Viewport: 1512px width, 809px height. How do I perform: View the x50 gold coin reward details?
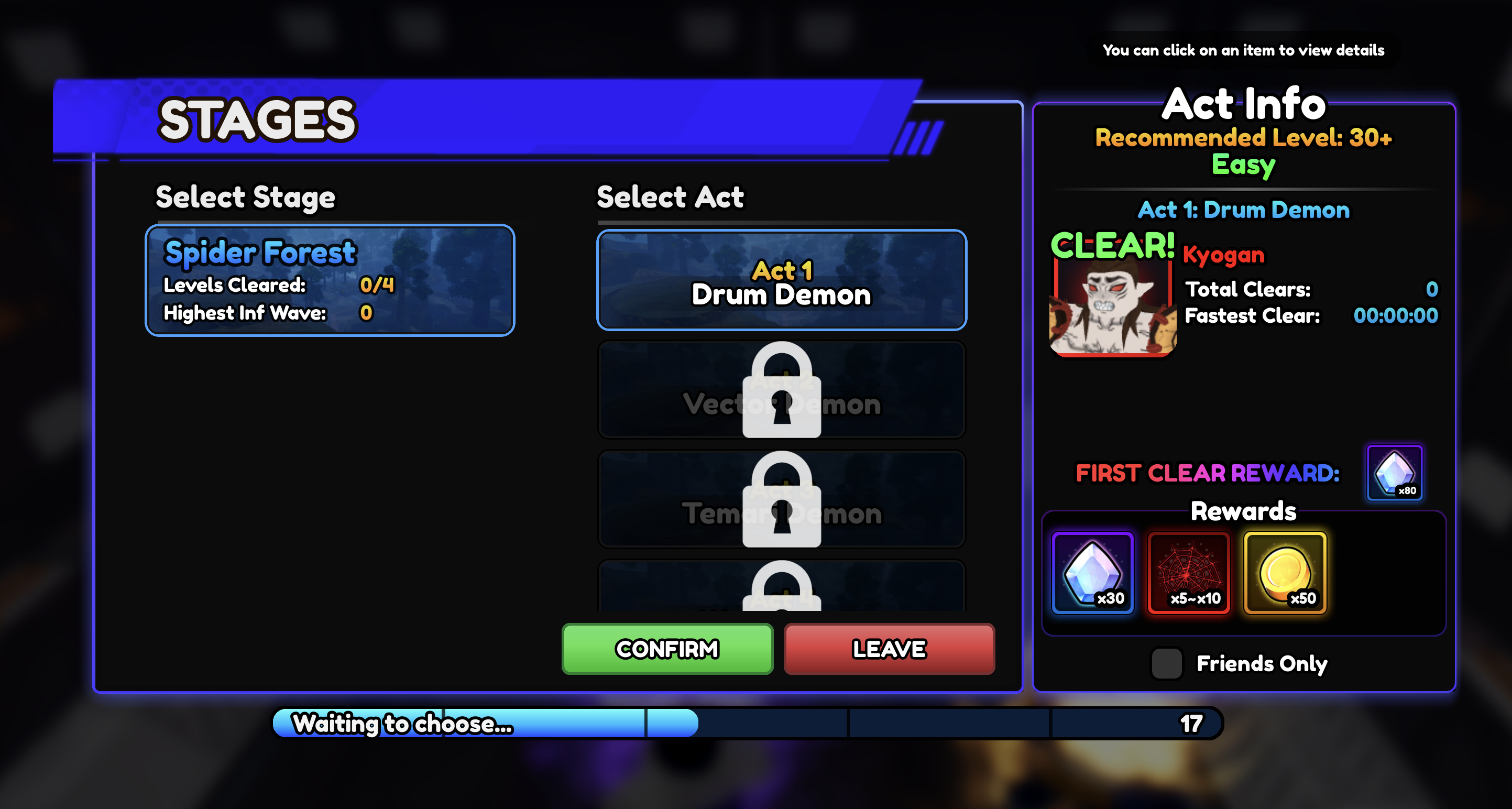click(x=1285, y=573)
